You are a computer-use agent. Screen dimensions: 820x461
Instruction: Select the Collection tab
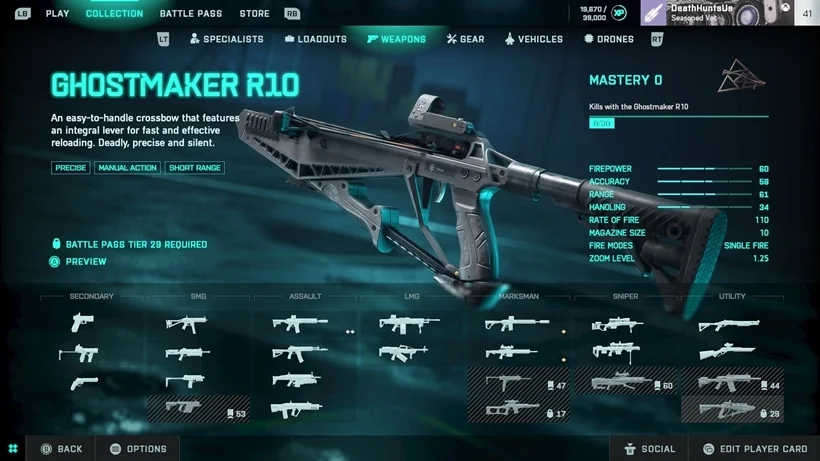[x=114, y=14]
